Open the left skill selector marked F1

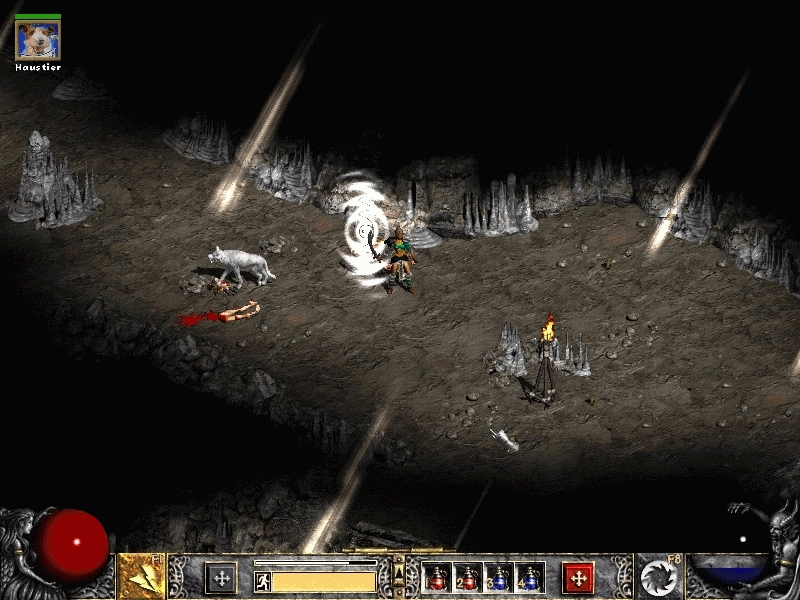(141, 577)
